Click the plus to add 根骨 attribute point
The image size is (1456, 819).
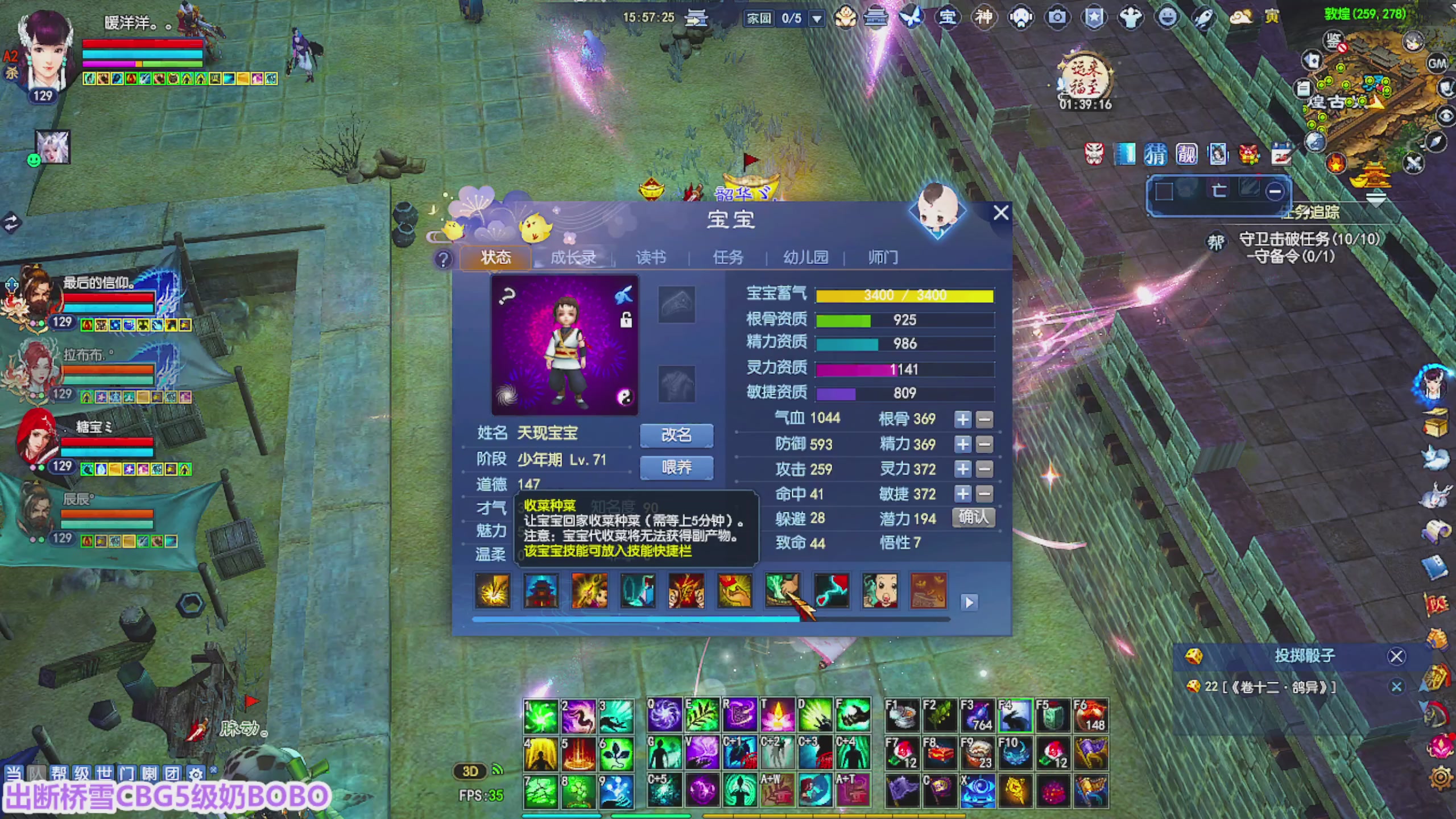coord(962,419)
